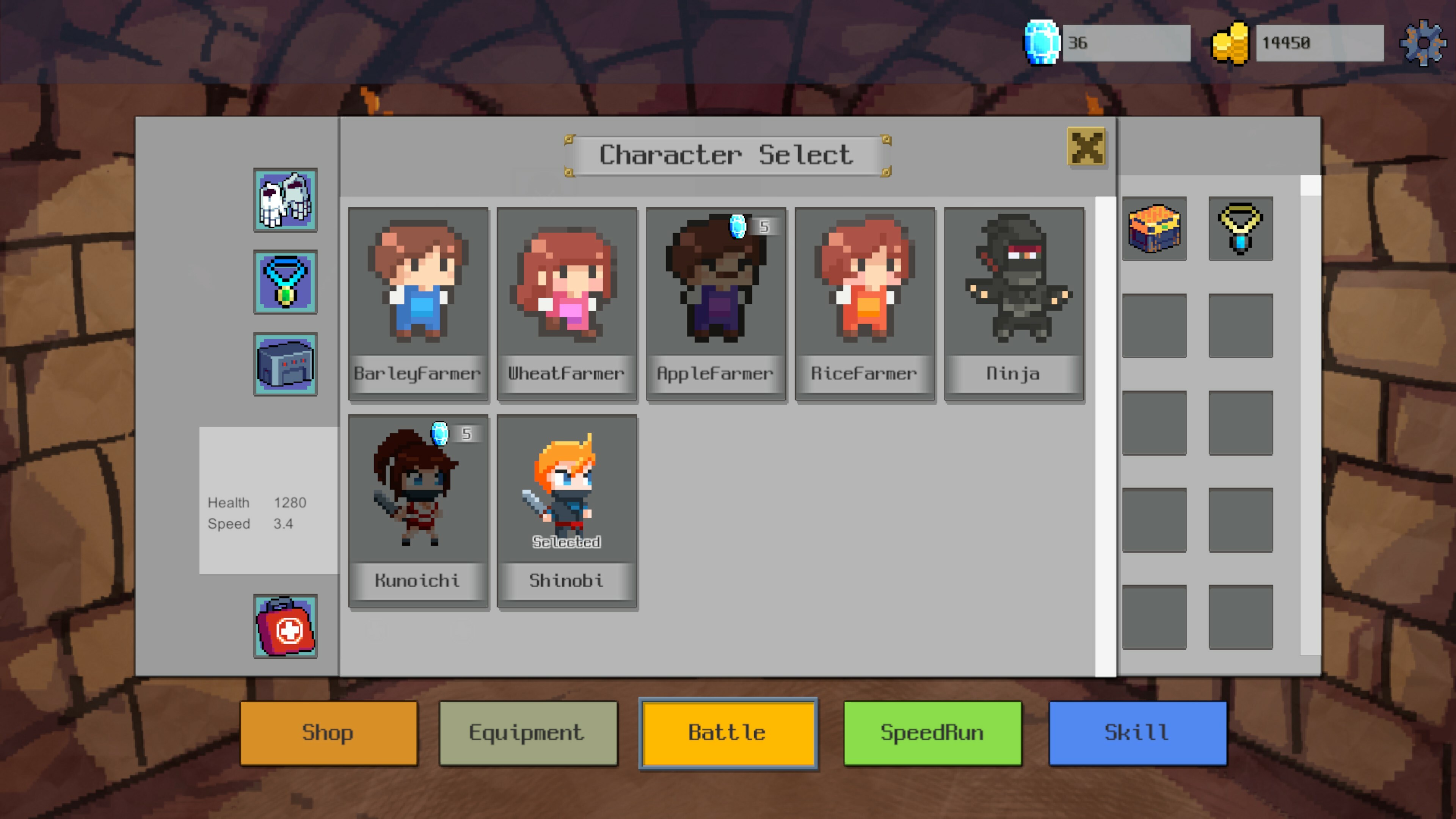Click the gem currency icon
Screen dimensions: 1456x819
(1042, 42)
